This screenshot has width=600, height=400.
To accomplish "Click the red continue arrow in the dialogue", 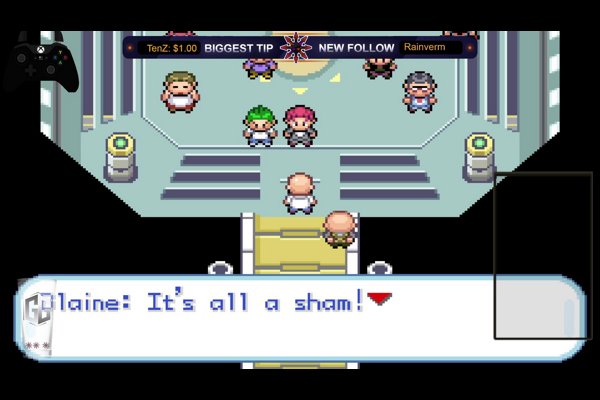I will tap(379, 297).
